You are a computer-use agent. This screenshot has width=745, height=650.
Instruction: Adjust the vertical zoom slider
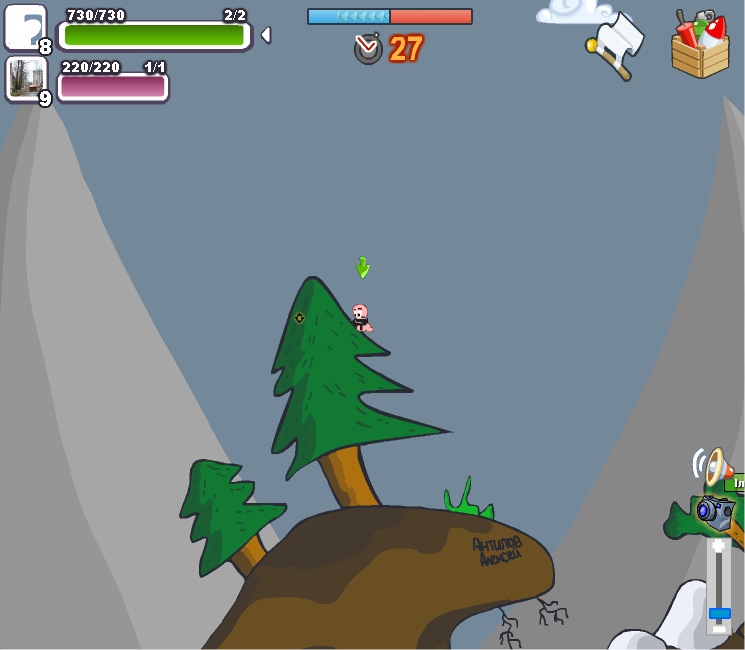point(719,612)
